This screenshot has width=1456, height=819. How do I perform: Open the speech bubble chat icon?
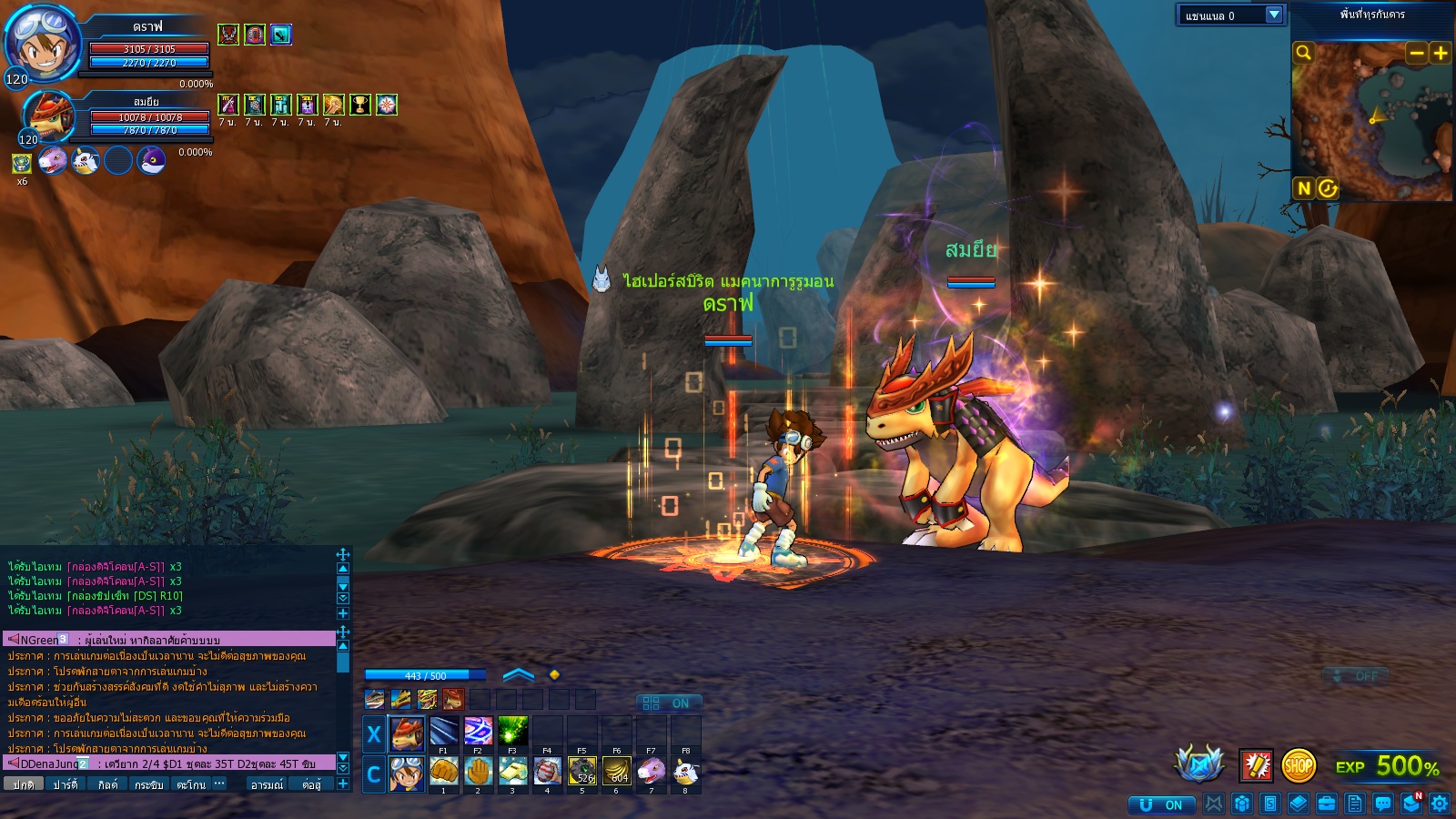point(1383,803)
